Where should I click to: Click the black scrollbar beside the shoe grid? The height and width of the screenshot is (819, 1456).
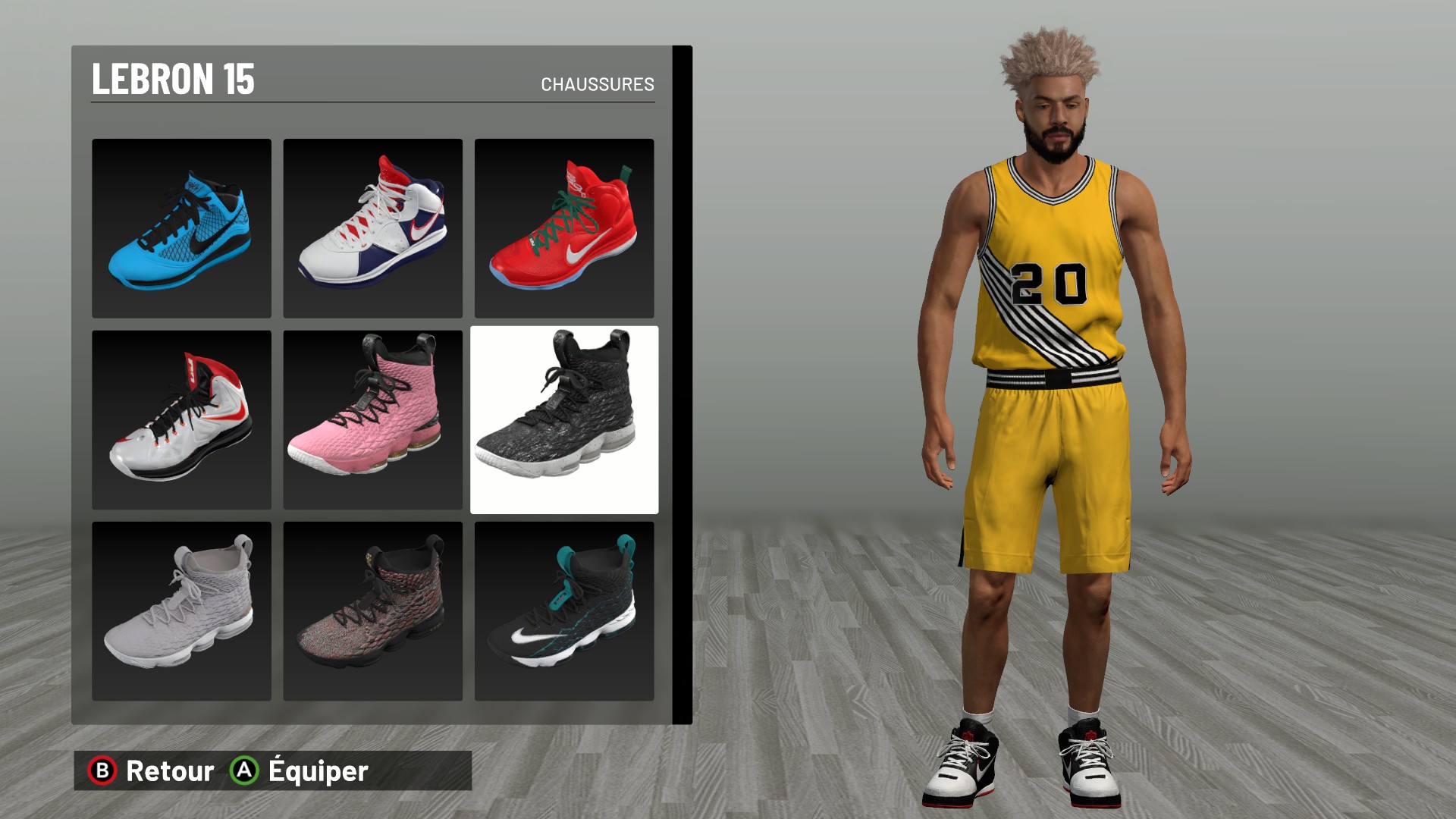click(682, 384)
